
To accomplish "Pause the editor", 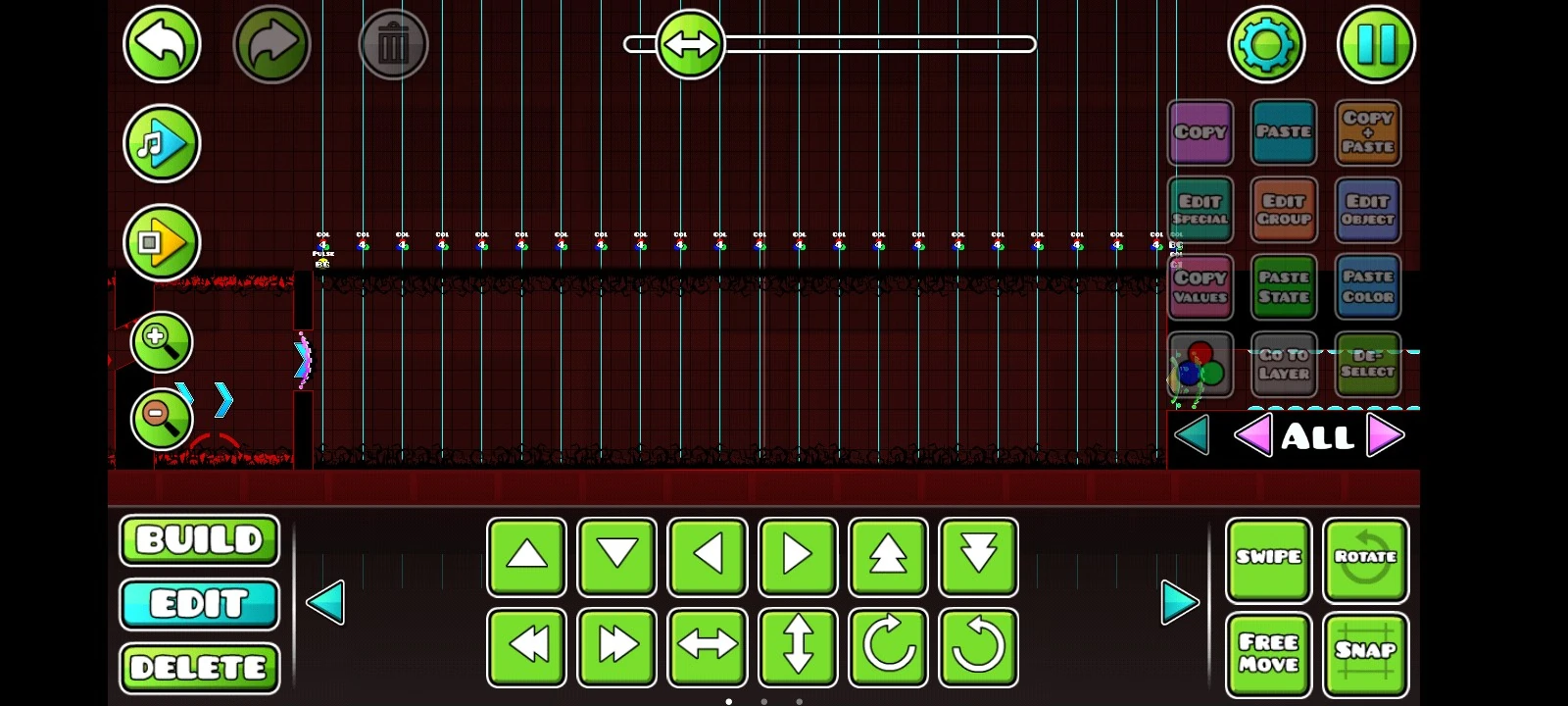I will [x=1376, y=44].
